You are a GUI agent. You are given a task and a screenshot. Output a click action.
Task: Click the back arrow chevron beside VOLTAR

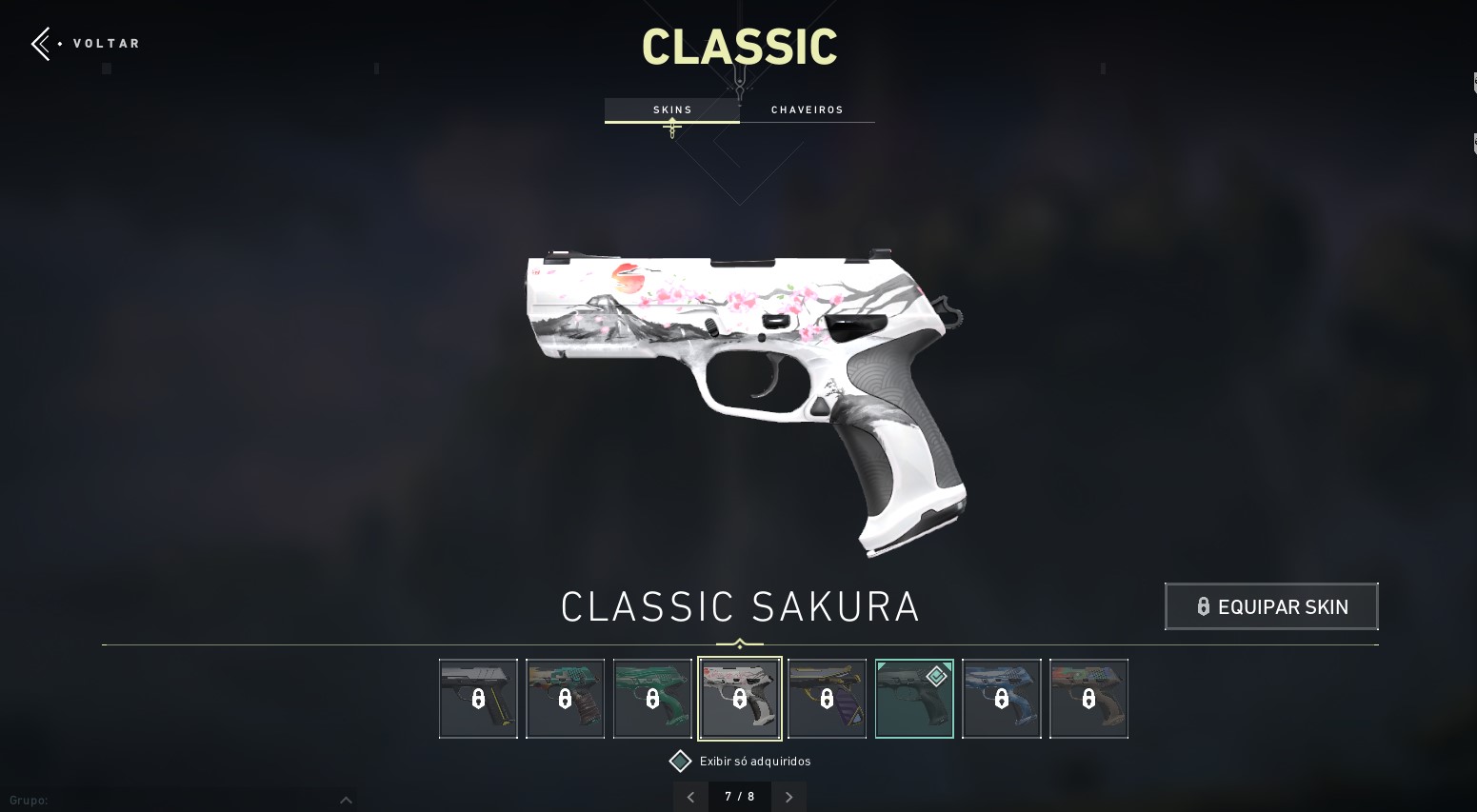pos(38,43)
